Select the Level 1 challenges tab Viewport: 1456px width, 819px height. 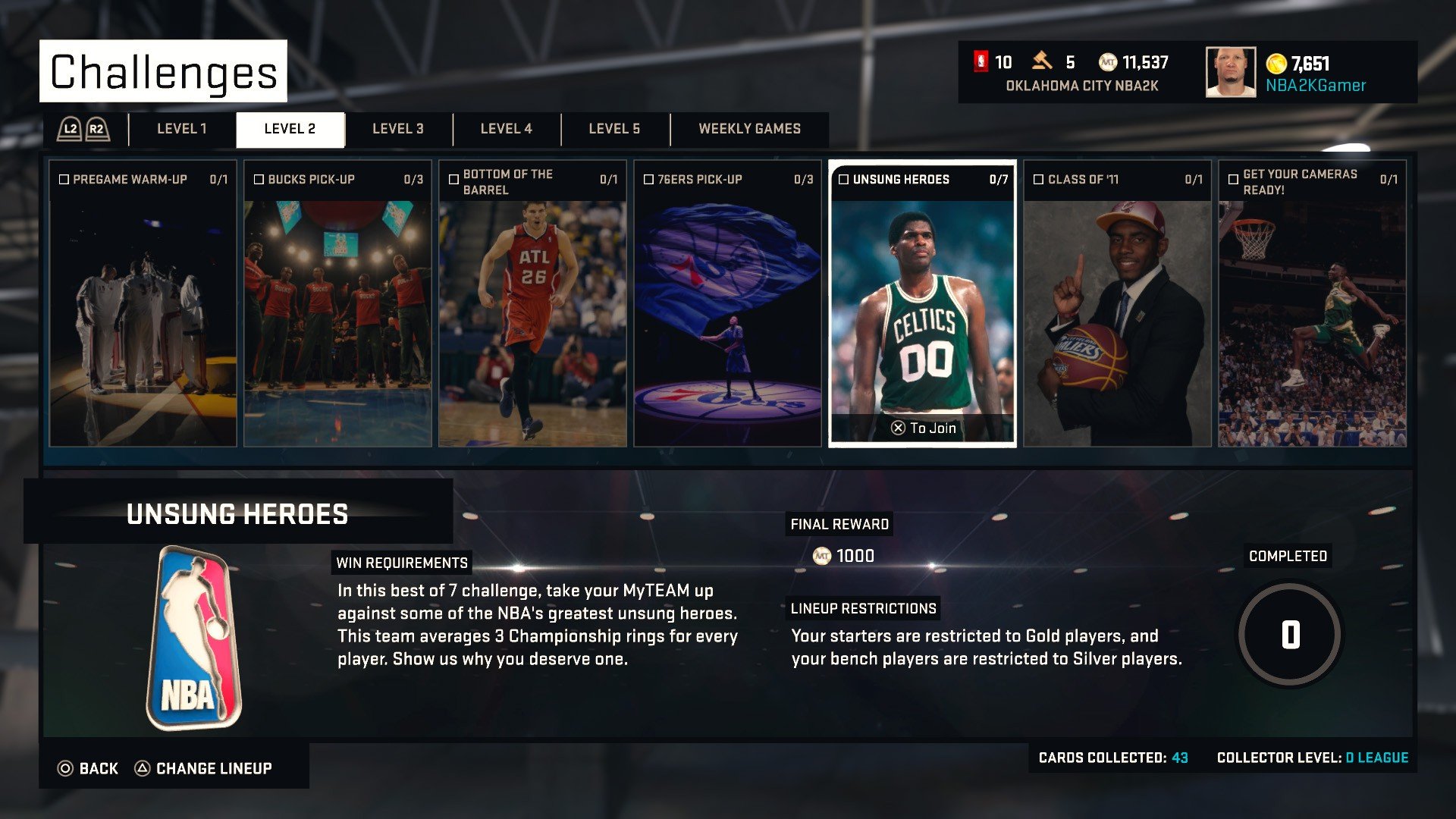point(182,129)
